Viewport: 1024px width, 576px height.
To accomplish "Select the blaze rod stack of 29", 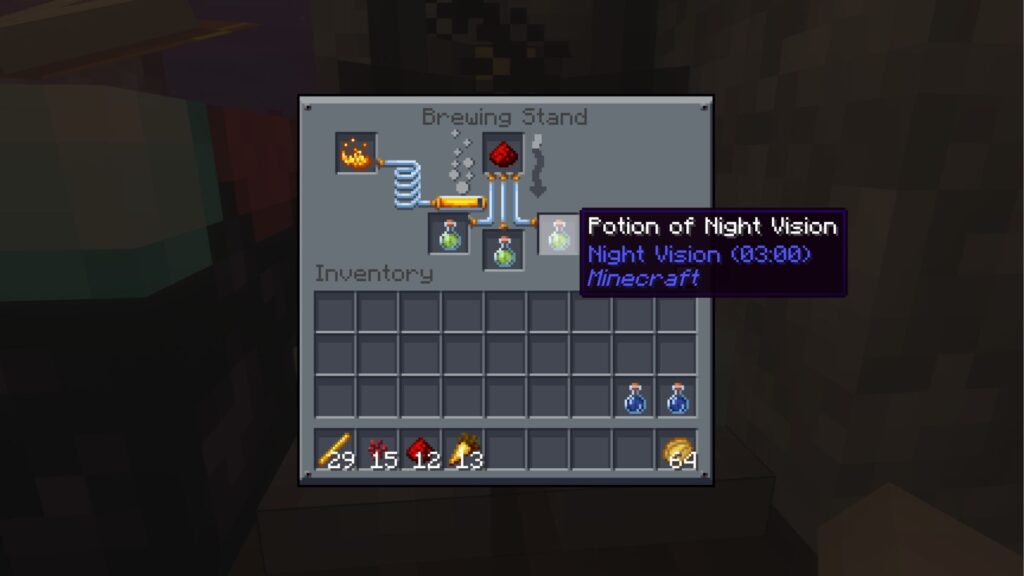I will click(x=335, y=452).
